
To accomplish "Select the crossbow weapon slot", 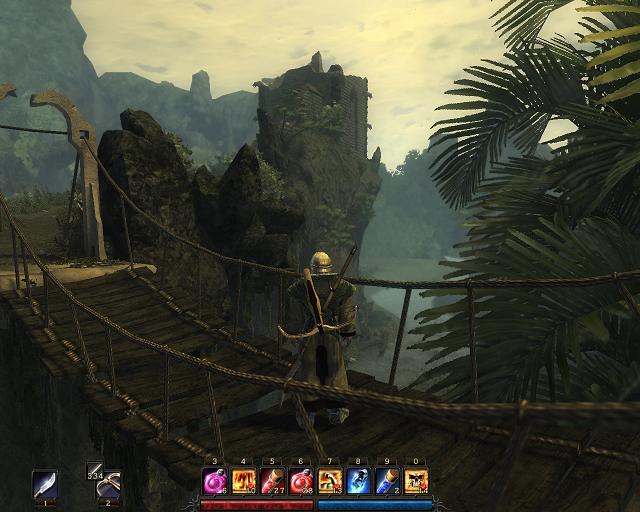I will pos(108,485).
